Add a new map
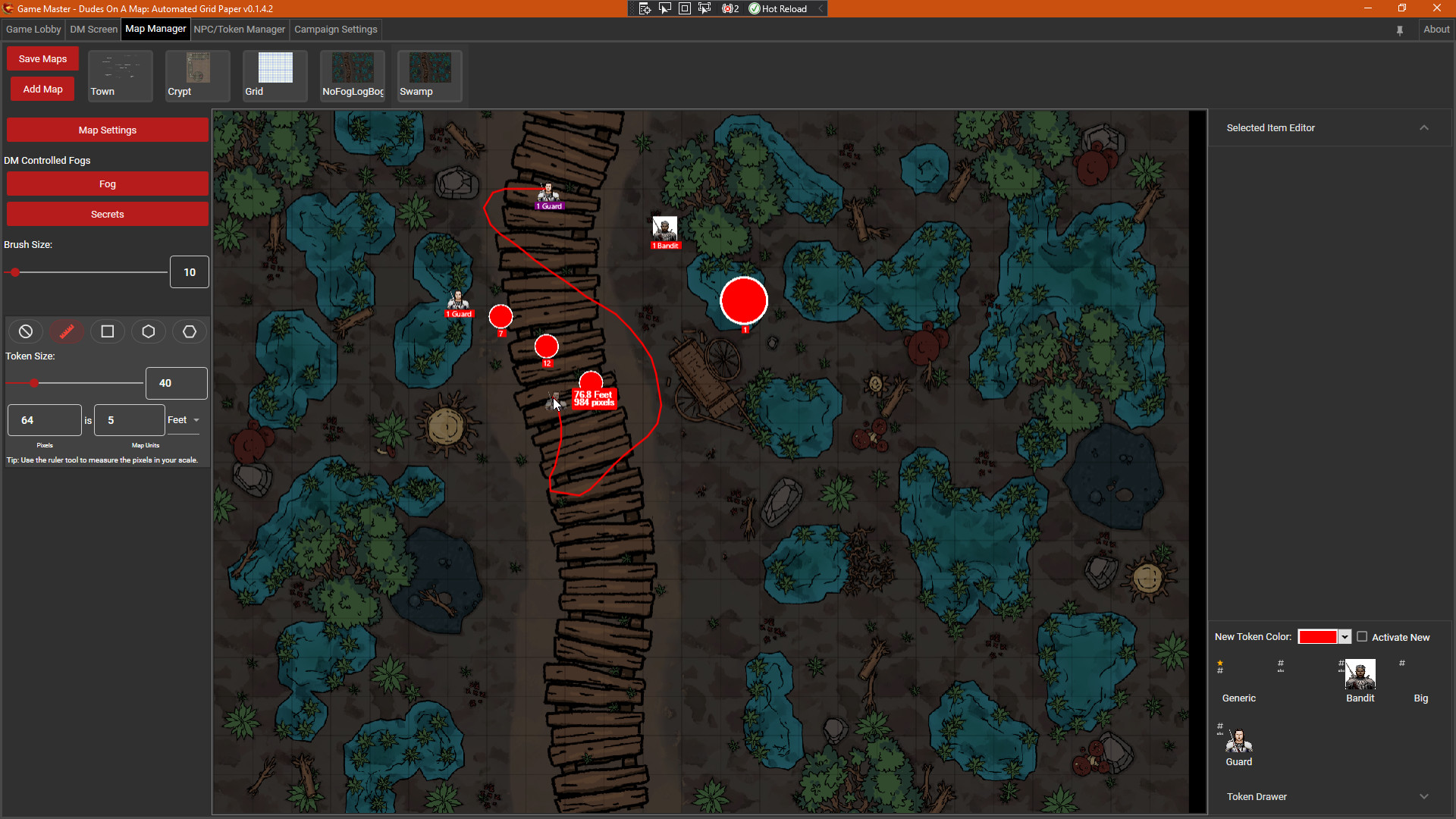Screen dimensions: 1456x819 (42, 89)
